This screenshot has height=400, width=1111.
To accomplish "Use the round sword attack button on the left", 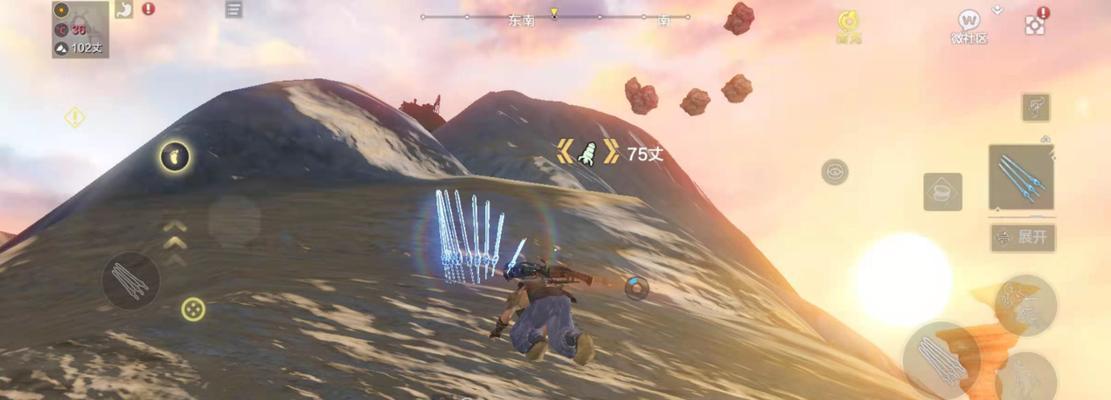I will coord(131,280).
